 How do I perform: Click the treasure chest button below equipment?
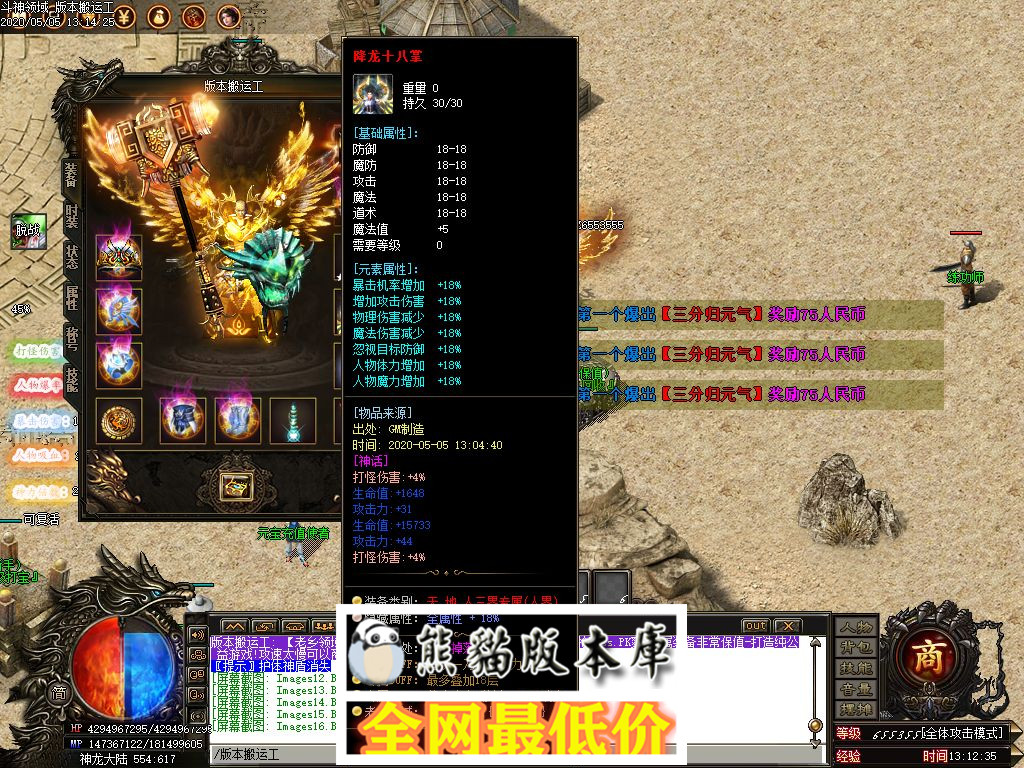(237, 487)
